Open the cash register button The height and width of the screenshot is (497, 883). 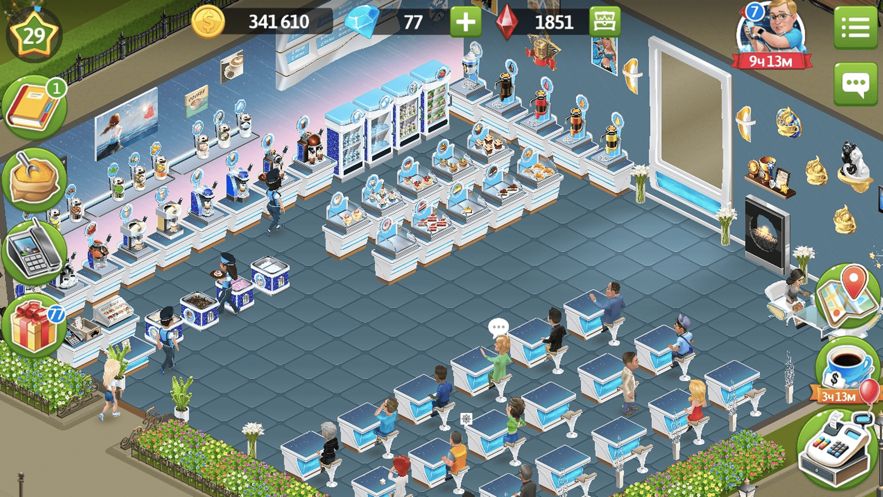tap(838, 447)
